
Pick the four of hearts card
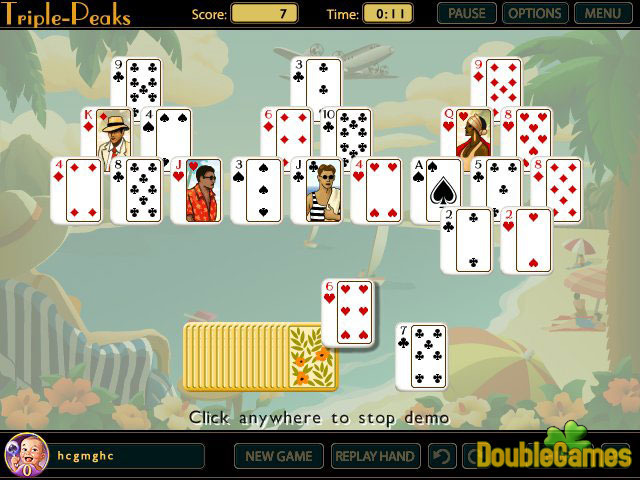coord(377,190)
